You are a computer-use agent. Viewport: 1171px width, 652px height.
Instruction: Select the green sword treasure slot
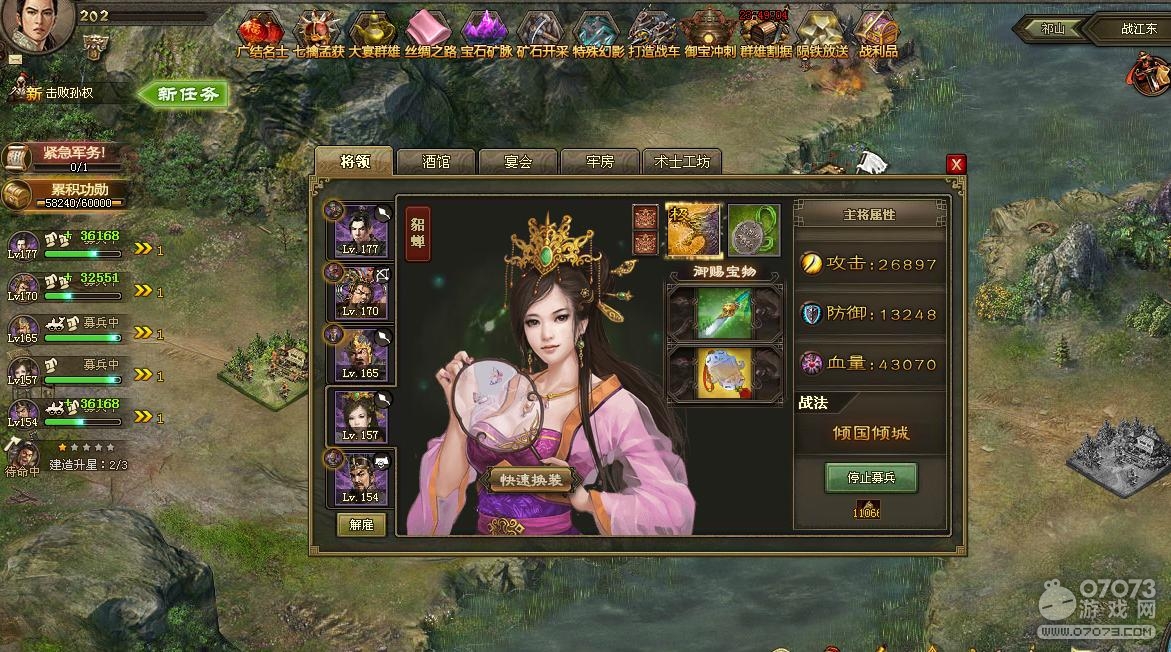[725, 314]
